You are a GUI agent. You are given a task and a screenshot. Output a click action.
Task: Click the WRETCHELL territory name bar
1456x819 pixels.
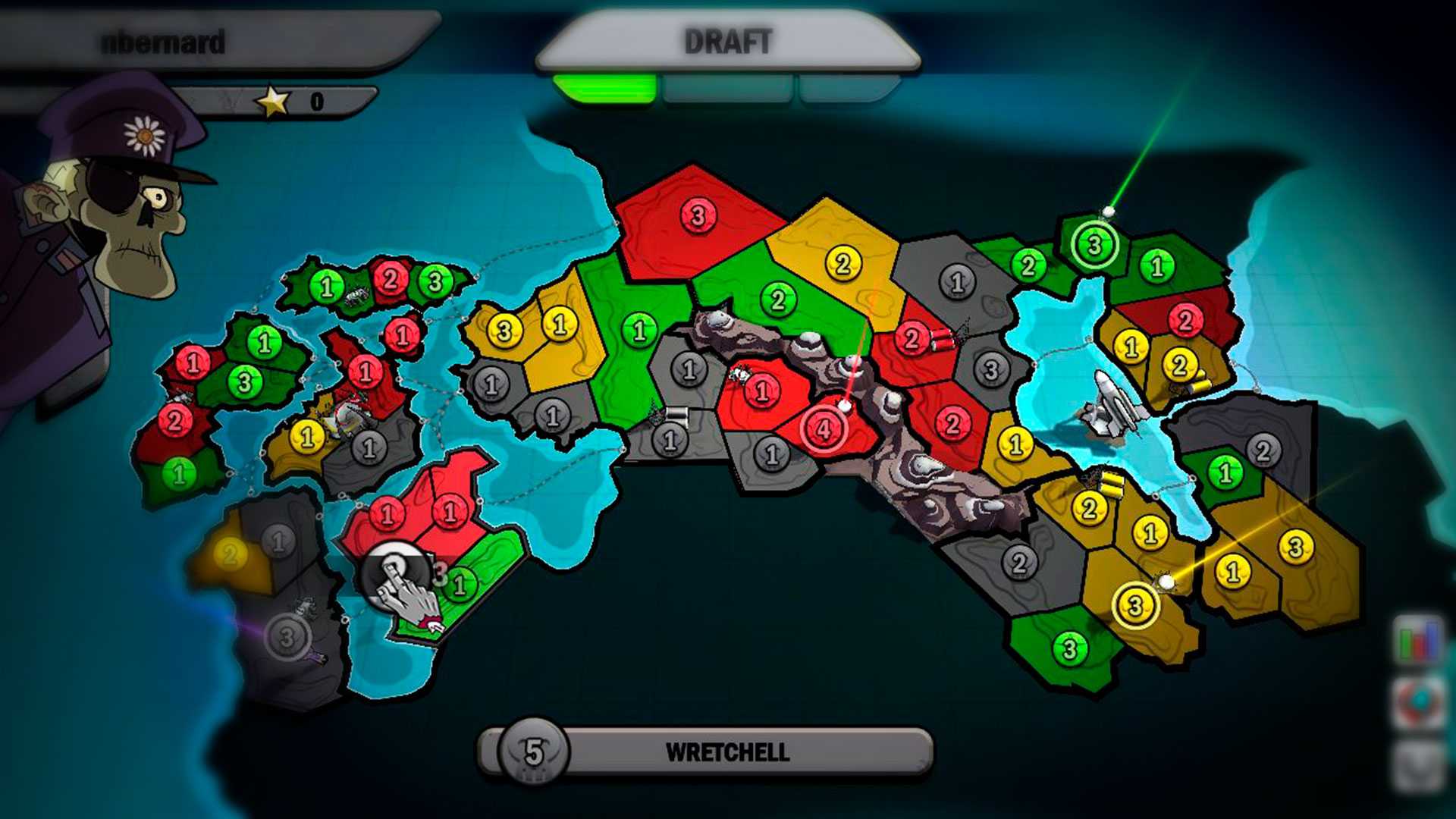click(x=726, y=752)
